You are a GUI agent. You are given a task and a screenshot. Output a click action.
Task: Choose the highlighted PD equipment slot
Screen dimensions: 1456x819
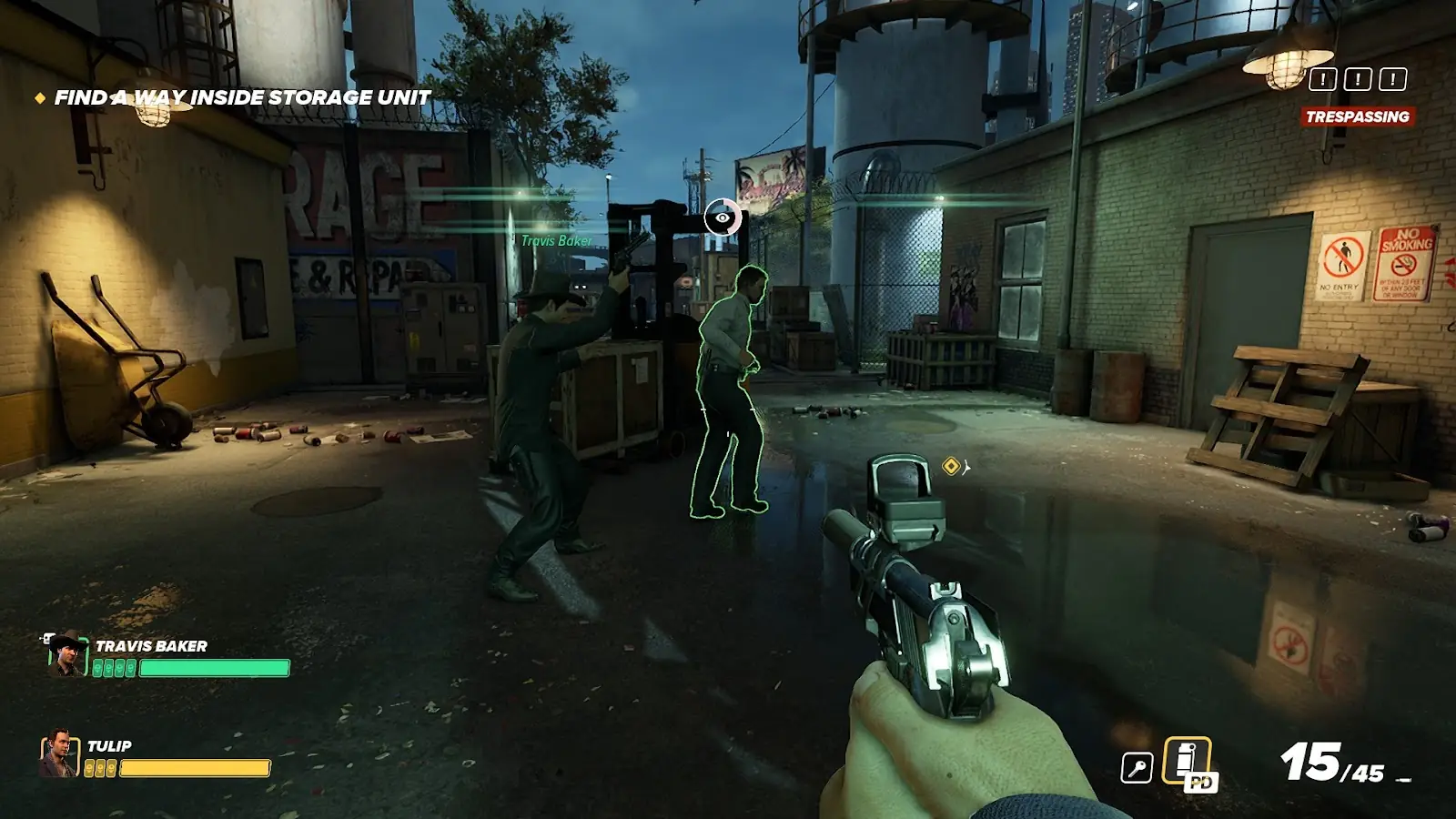[1188, 763]
